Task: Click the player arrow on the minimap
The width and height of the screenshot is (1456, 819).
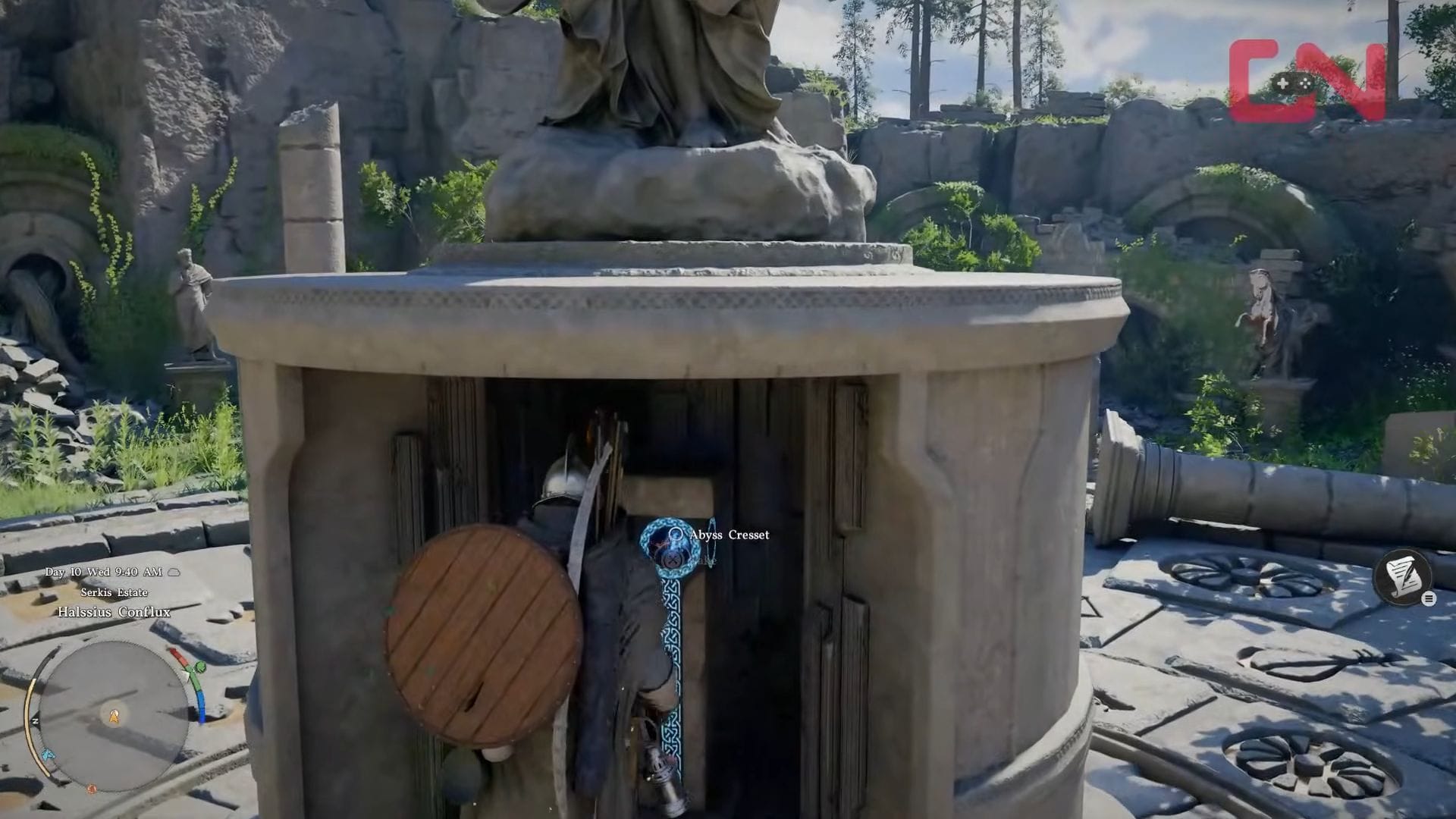Action: click(x=114, y=717)
